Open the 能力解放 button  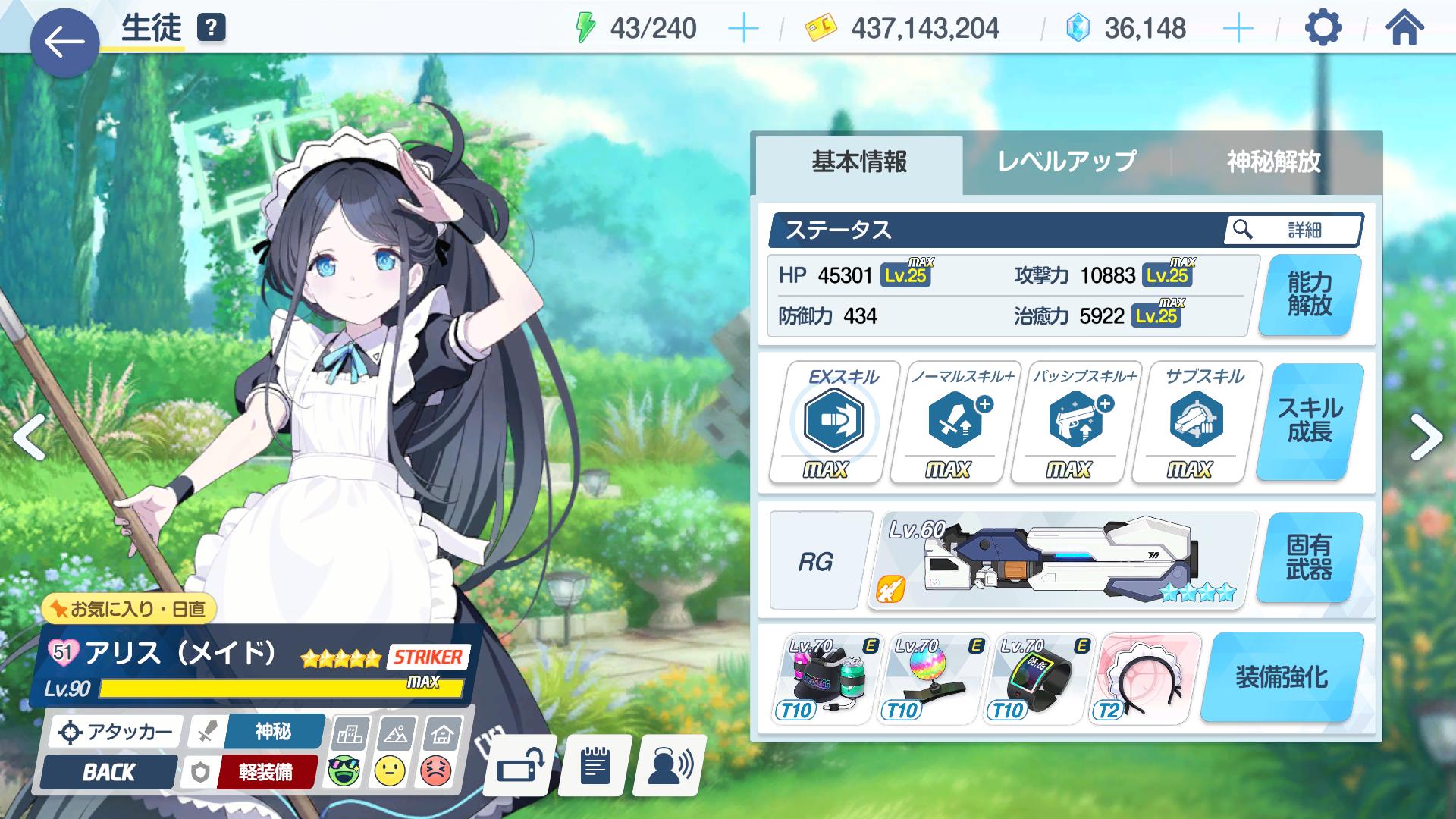[x=1309, y=295]
